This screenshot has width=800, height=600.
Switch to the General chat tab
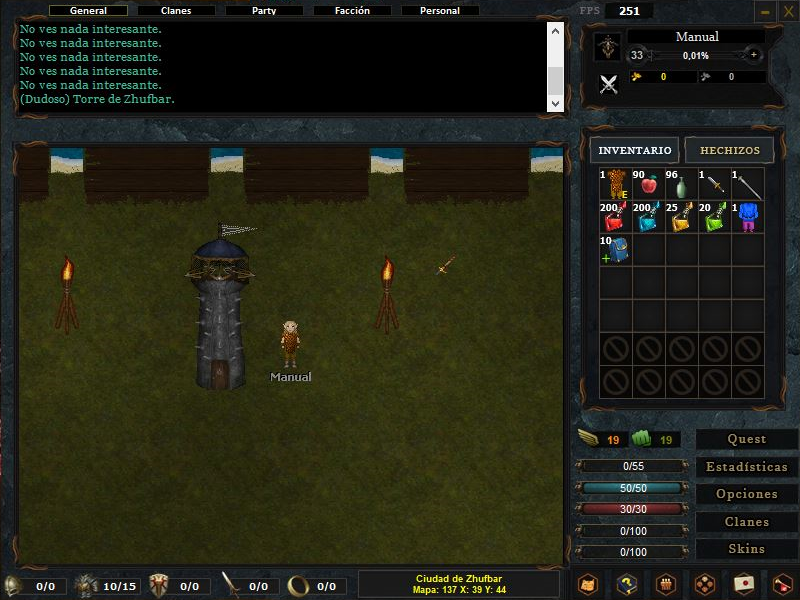pos(88,11)
